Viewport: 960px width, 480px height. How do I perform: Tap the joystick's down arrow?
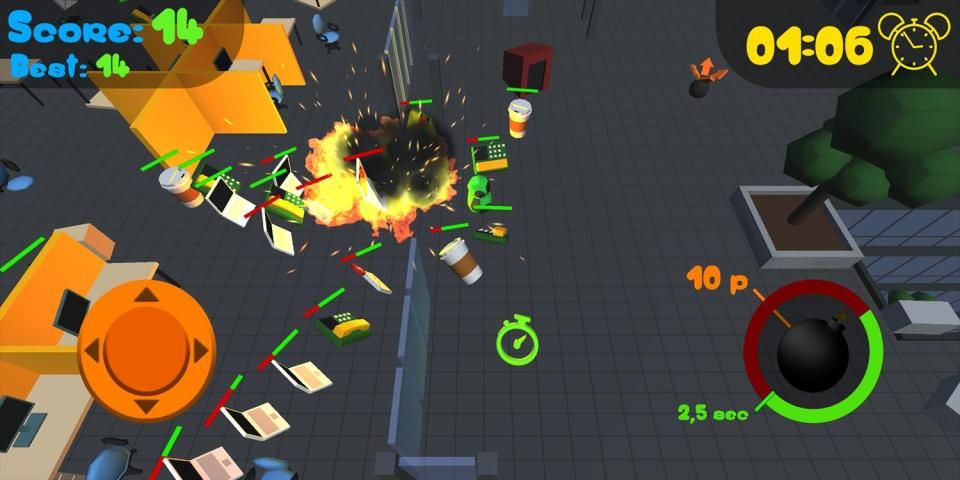146,406
